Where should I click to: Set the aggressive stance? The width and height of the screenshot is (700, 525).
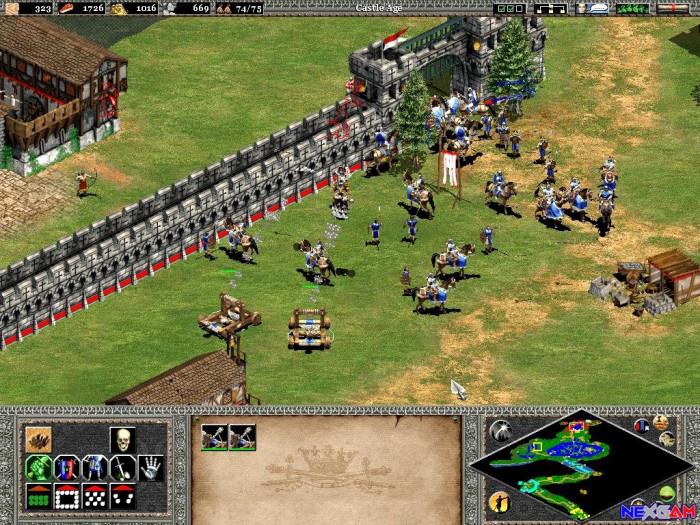[39, 467]
